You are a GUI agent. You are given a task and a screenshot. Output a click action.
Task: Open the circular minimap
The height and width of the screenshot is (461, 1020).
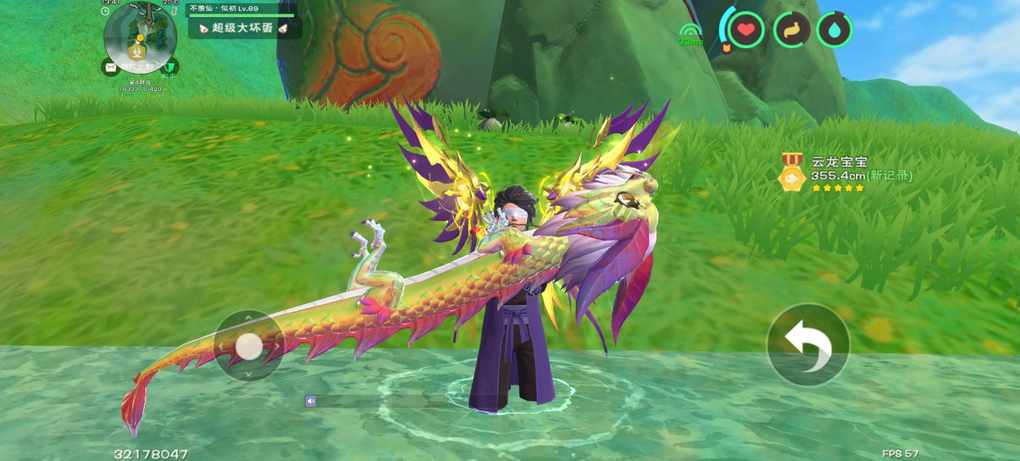point(140,37)
